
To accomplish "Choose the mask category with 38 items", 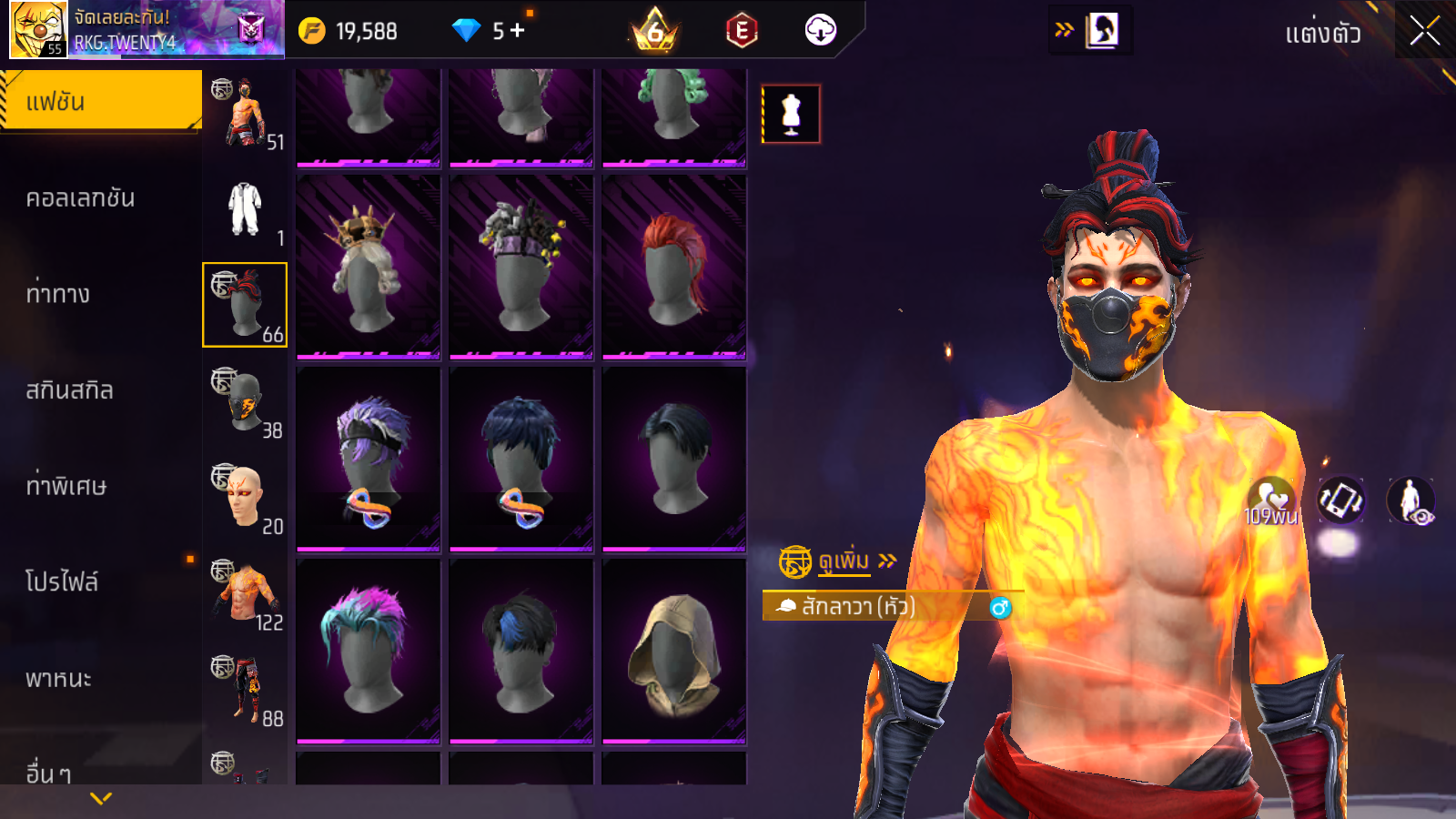I will point(245,401).
